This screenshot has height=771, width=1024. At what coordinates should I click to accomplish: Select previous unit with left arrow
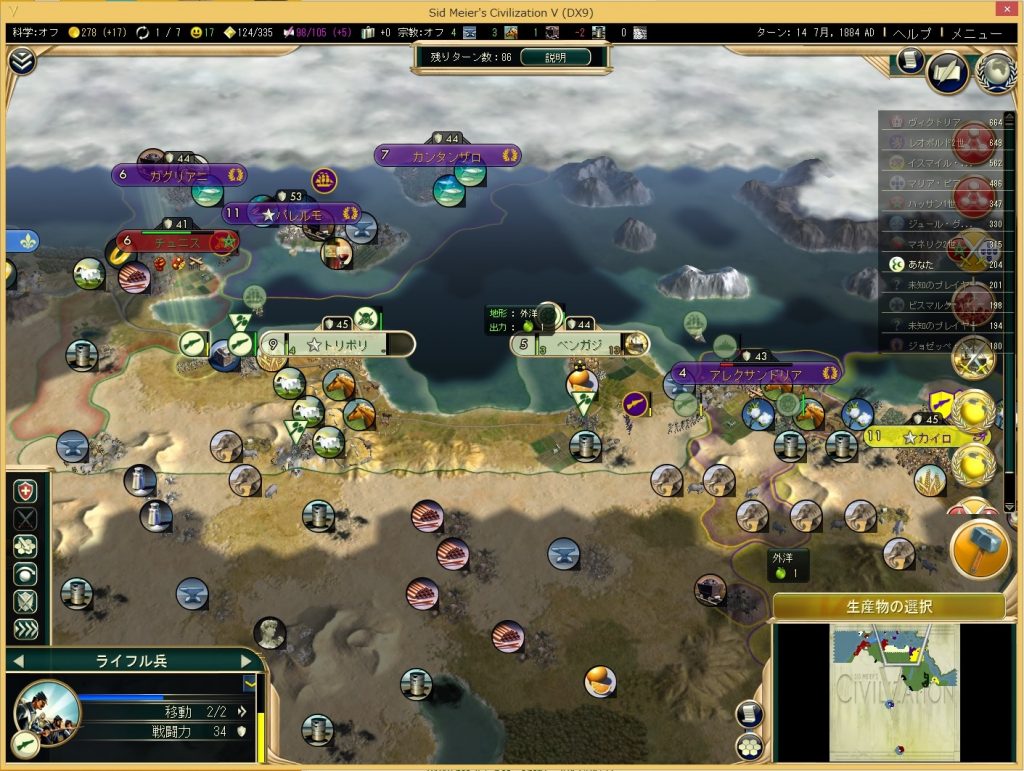coord(18,660)
